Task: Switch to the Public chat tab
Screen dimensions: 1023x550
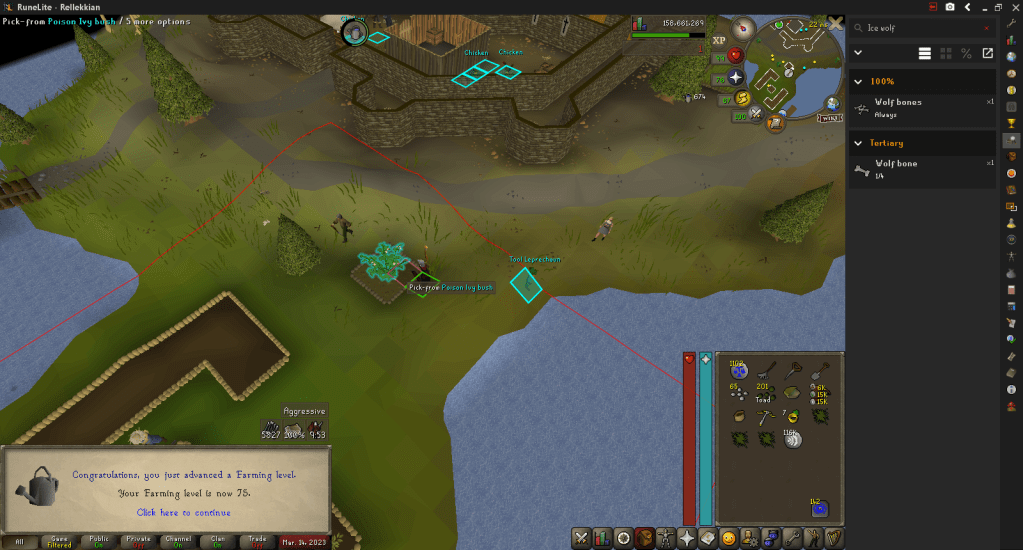Action: [x=99, y=542]
